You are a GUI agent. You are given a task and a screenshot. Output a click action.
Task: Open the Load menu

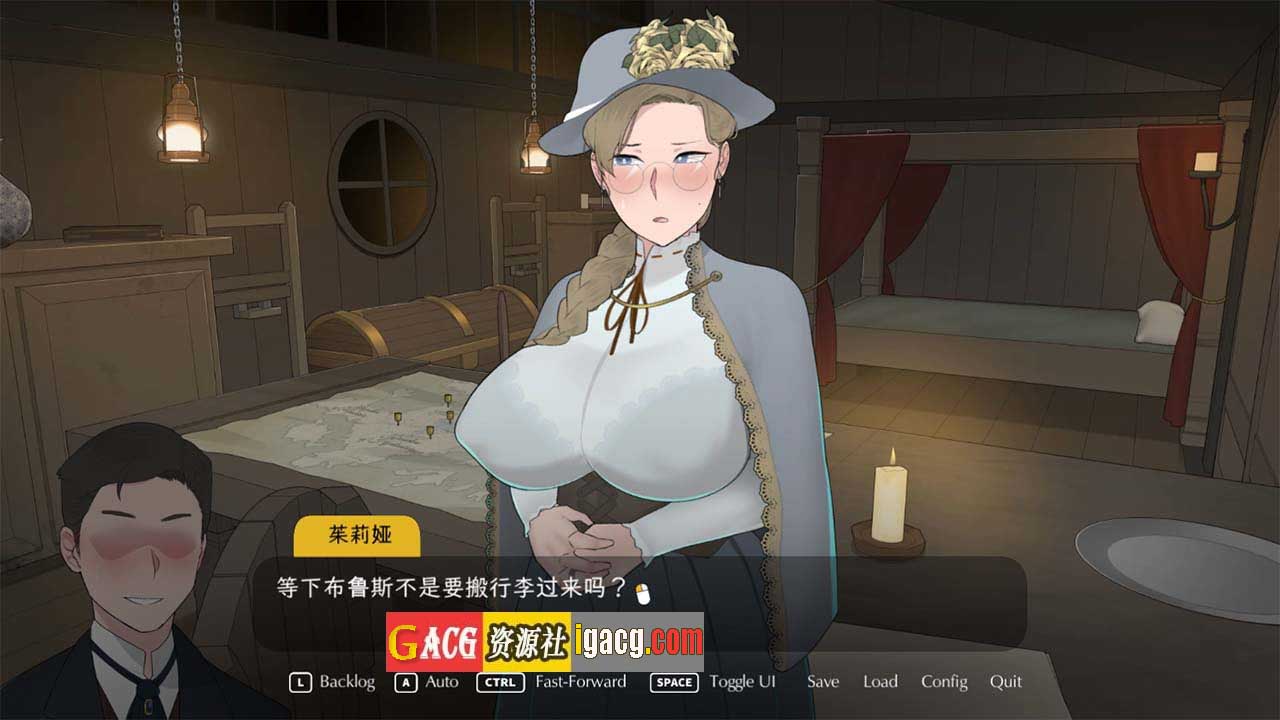(x=880, y=682)
